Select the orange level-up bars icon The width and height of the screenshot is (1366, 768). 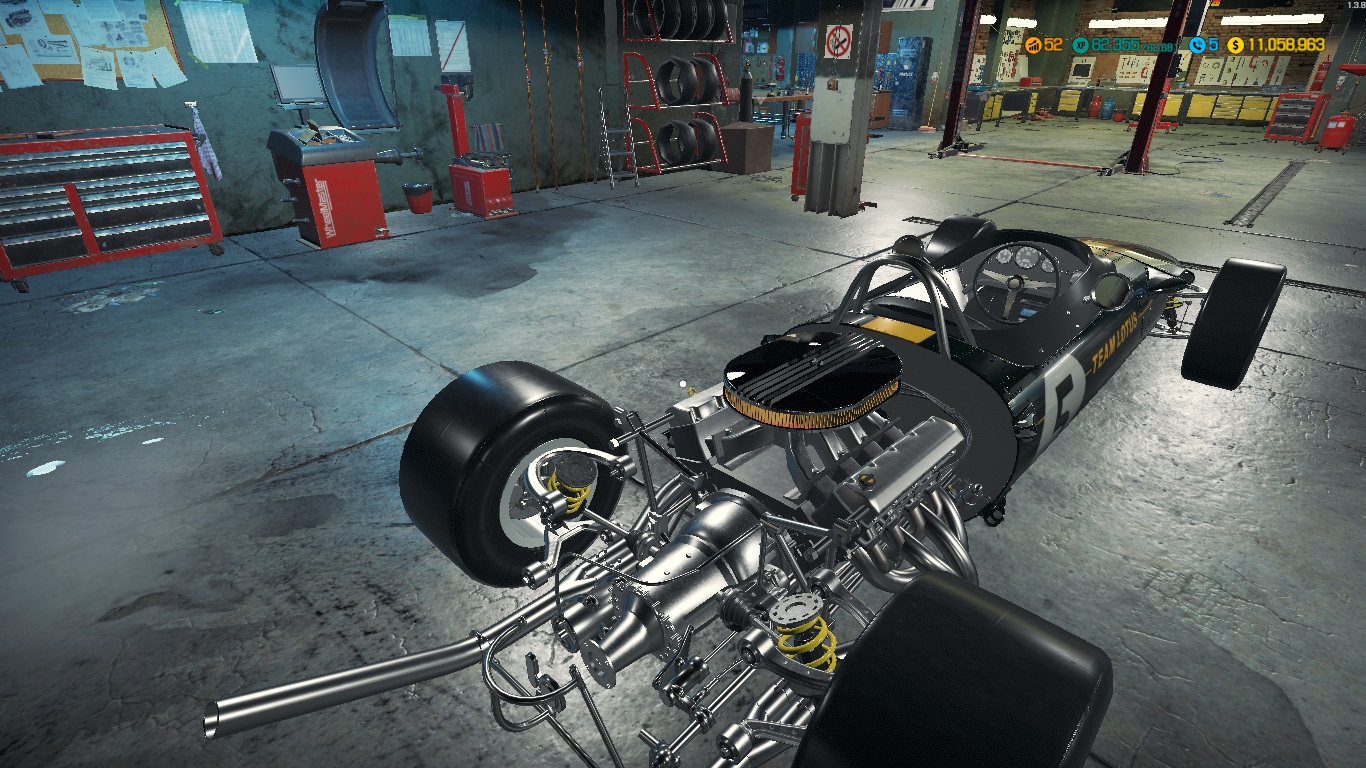(1033, 45)
